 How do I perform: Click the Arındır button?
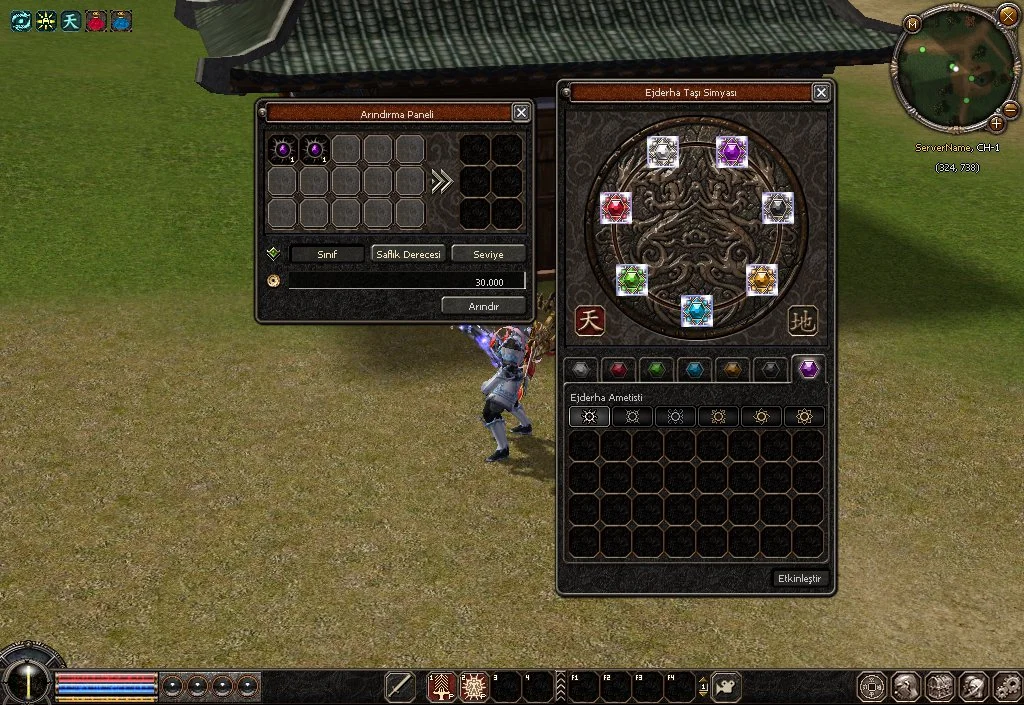(483, 305)
